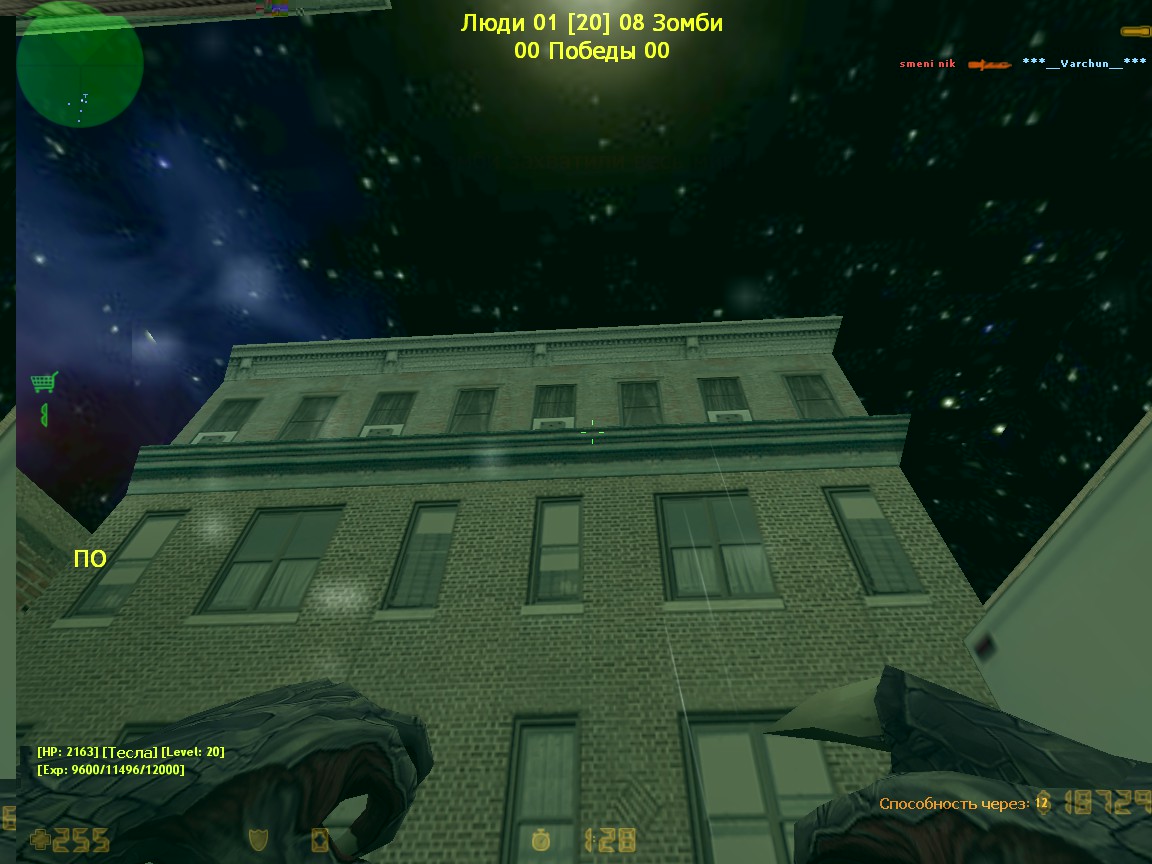The height and width of the screenshot is (864, 1152).
Task: Open the shop via green cart icon
Action: click(x=43, y=382)
